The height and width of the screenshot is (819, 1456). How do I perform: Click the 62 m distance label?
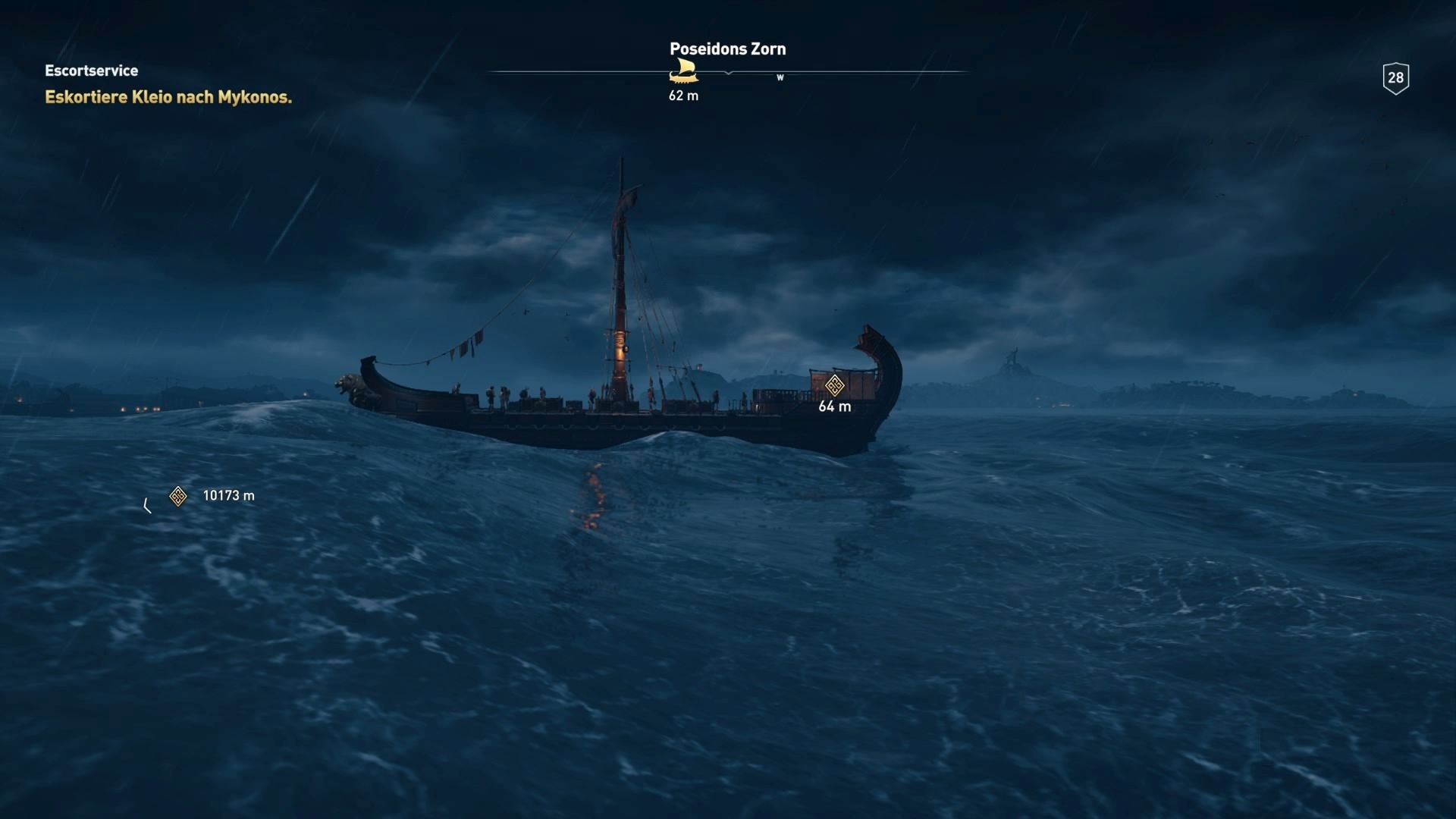click(682, 95)
